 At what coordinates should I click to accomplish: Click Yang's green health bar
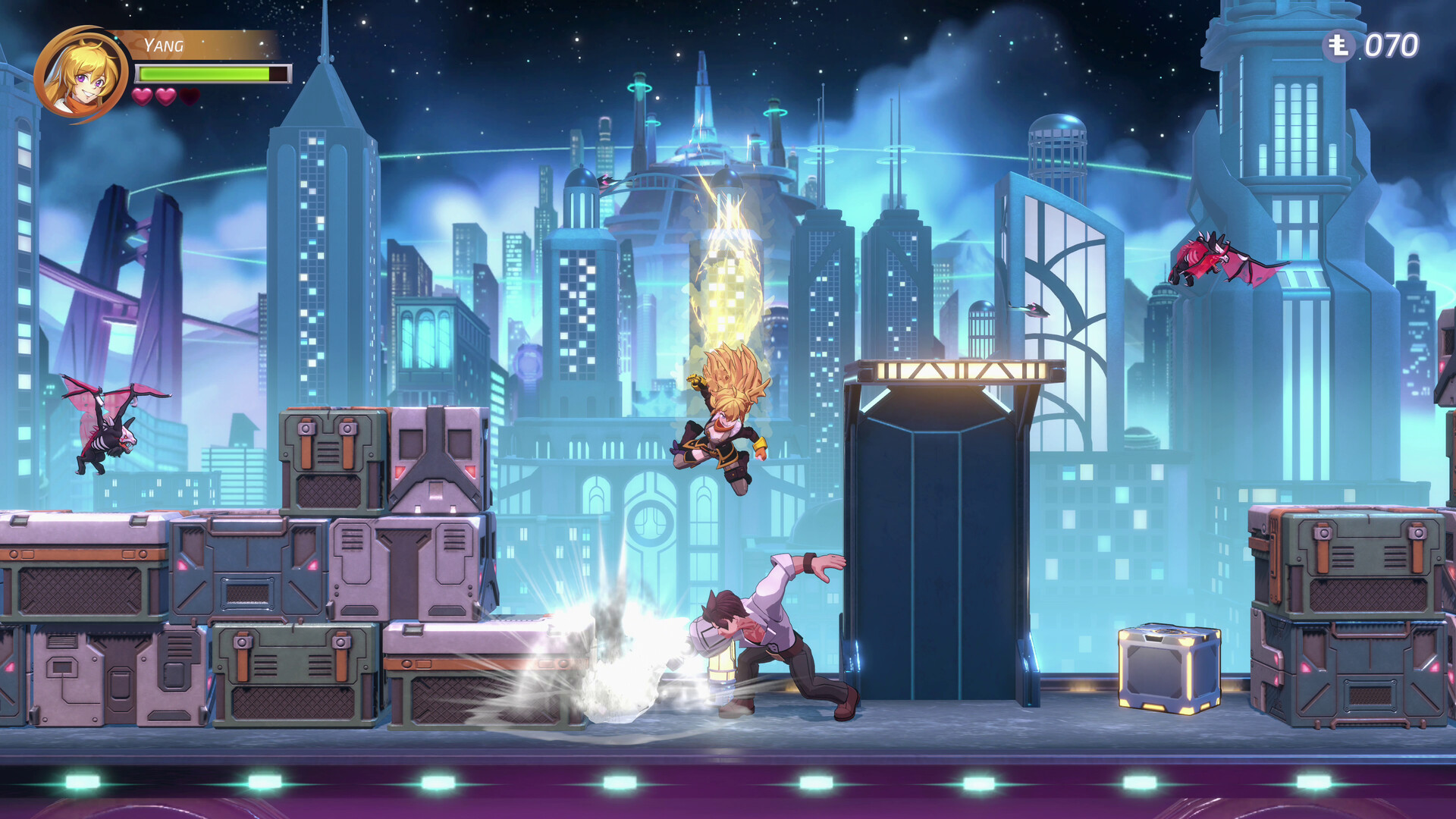(201, 74)
